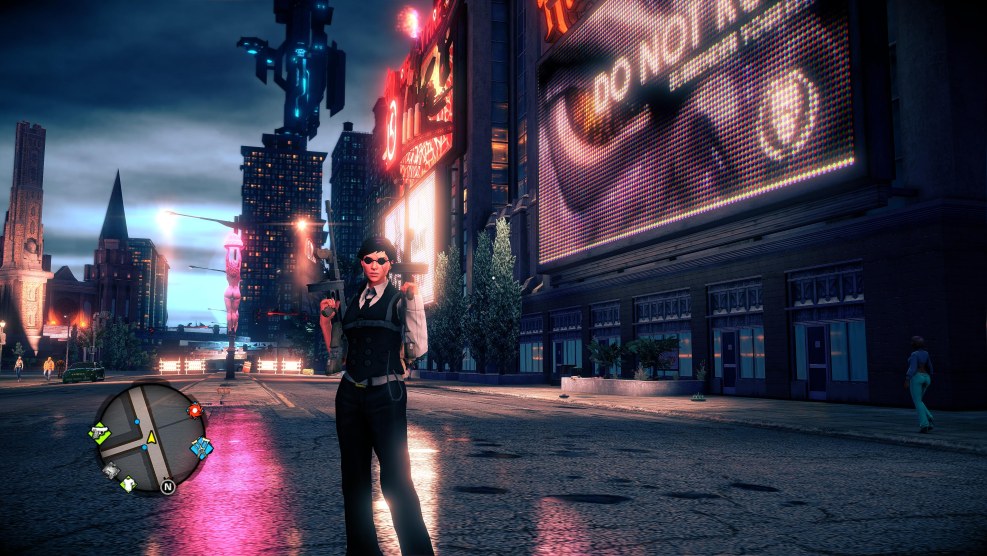Click the gray diamond marker on minimap
The height and width of the screenshot is (556, 987).
click(111, 470)
